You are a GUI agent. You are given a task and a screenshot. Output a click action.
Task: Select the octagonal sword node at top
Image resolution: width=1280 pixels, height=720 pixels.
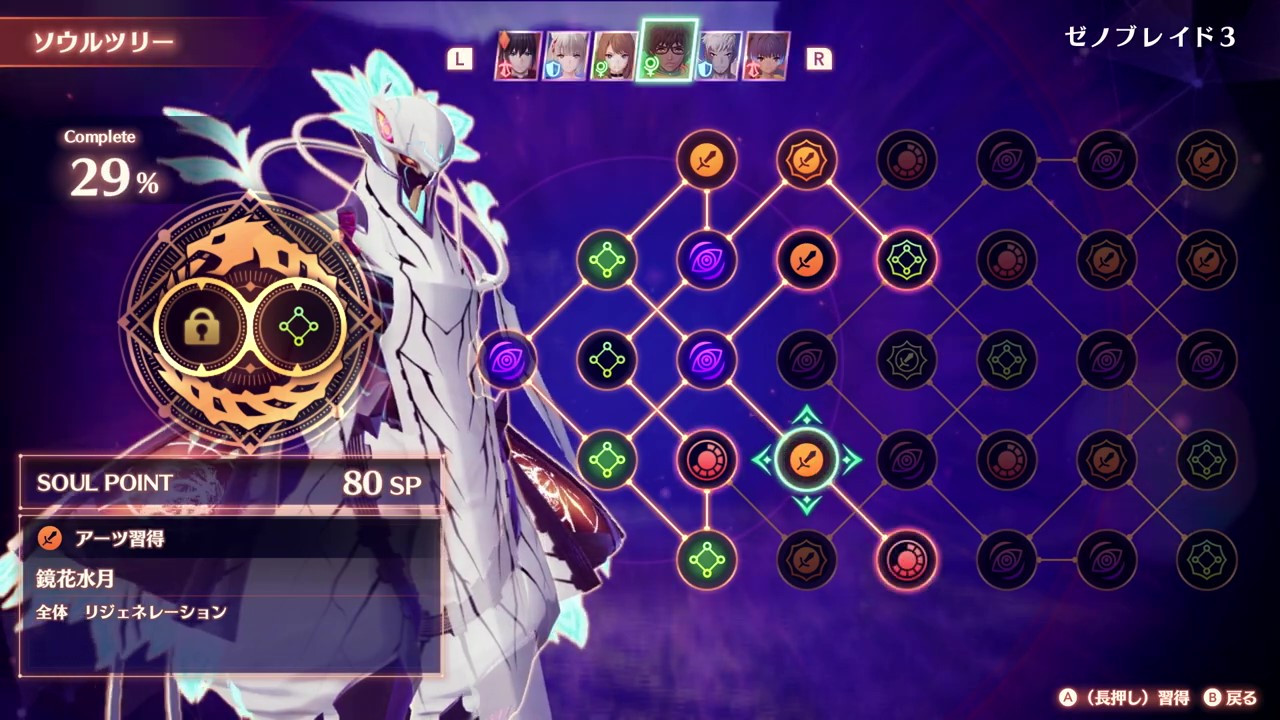[x=807, y=160]
